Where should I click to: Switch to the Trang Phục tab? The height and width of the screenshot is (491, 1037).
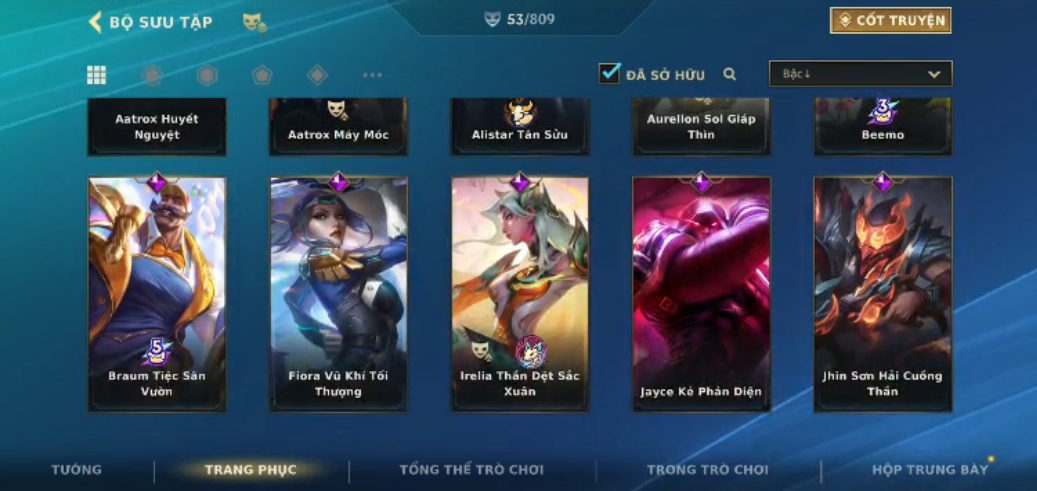[250, 470]
